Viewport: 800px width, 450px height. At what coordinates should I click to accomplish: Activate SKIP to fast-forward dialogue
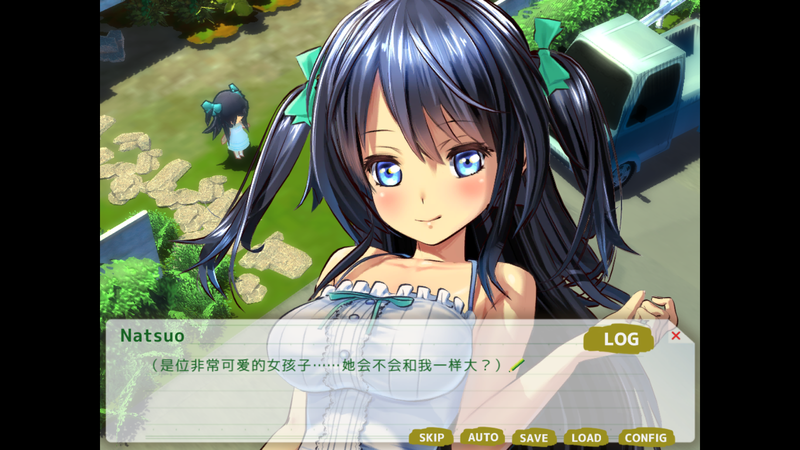pyautogui.click(x=431, y=438)
